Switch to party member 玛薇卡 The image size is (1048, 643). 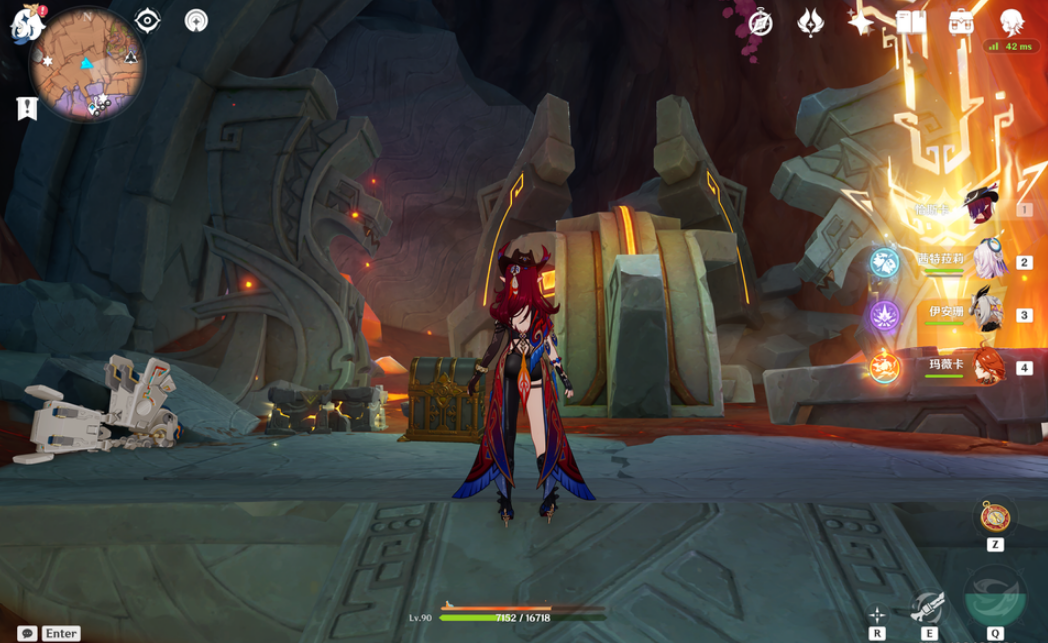click(x=985, y=366)
